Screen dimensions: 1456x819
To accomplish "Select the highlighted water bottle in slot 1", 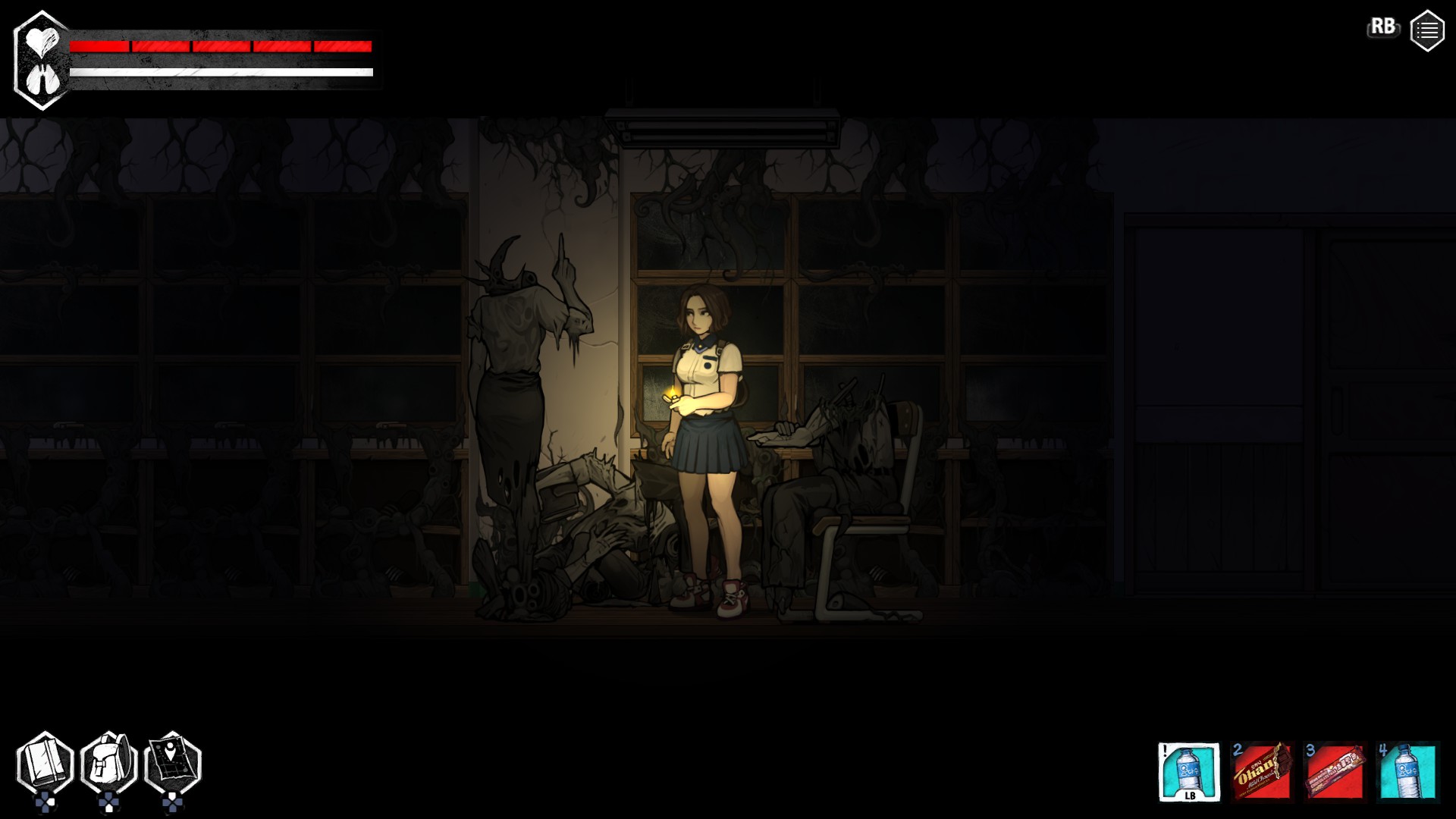I will click(x=1189, y=770).
